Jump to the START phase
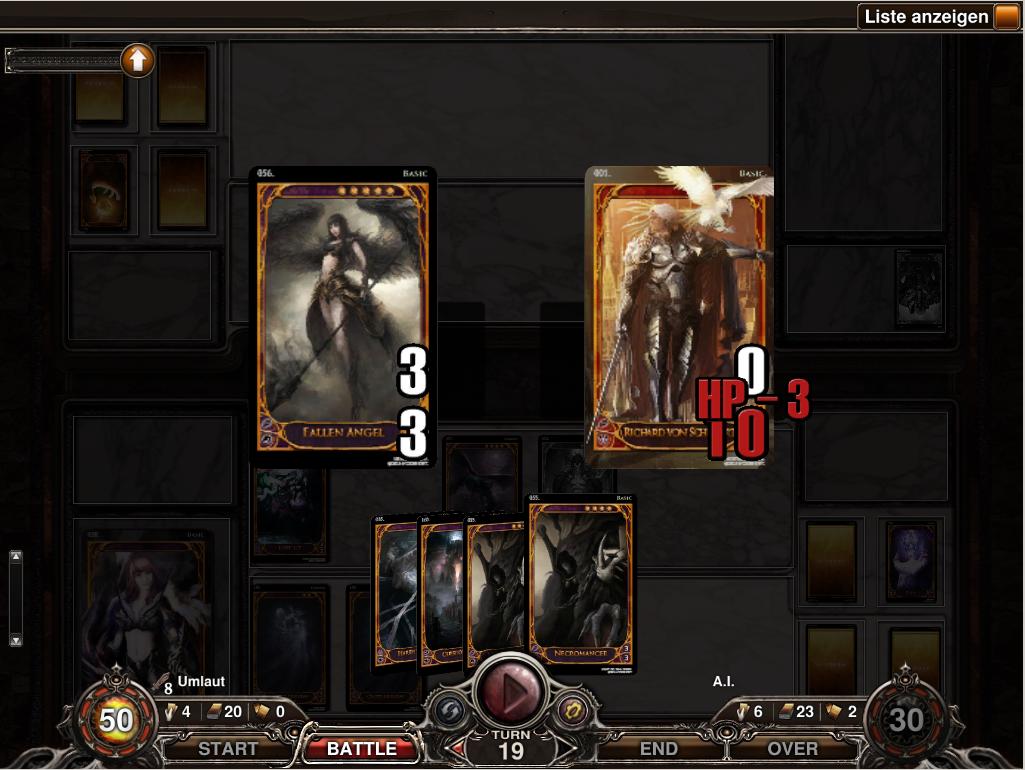 coord(227,748)
